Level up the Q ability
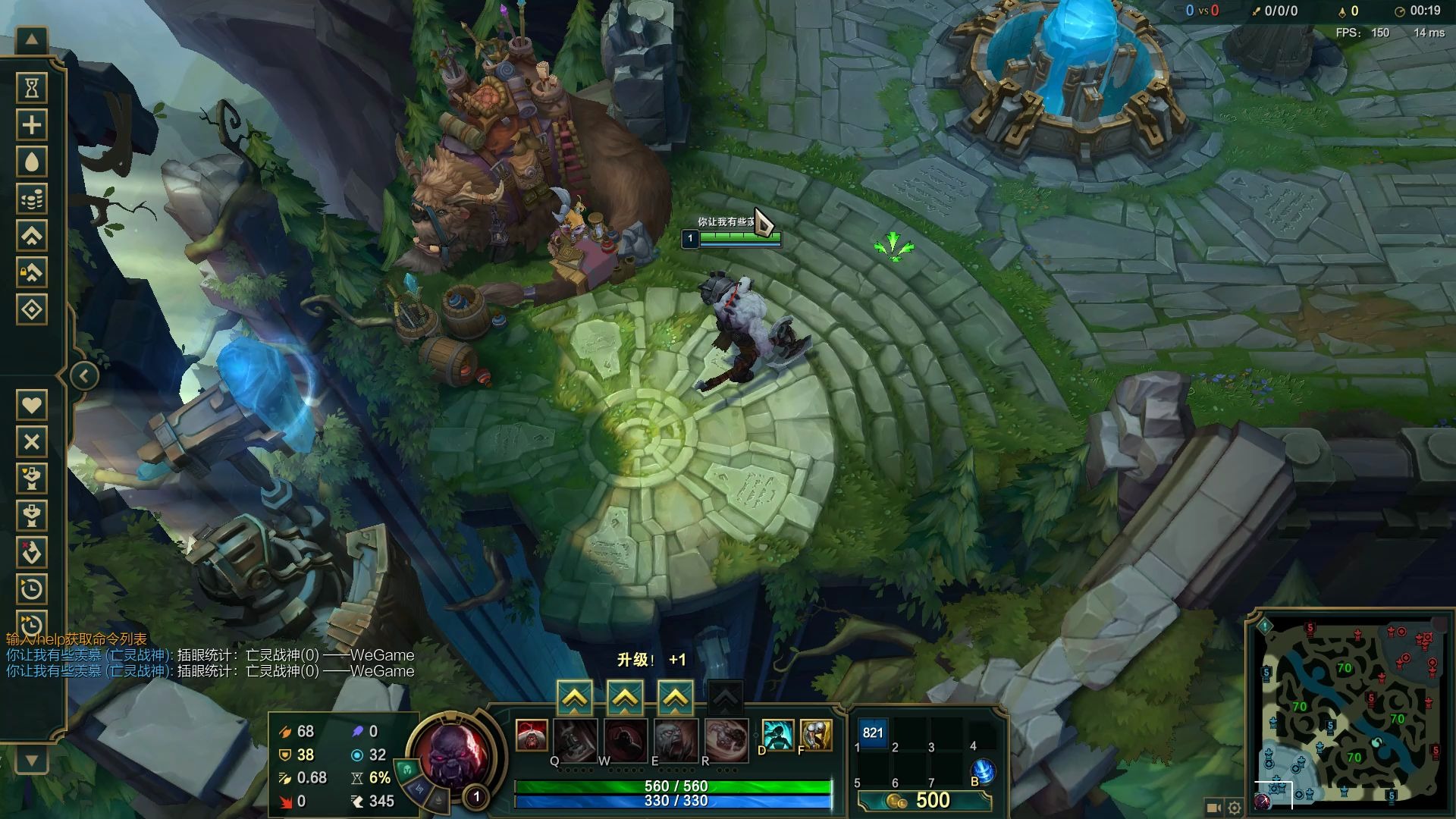 coord(575,698)
